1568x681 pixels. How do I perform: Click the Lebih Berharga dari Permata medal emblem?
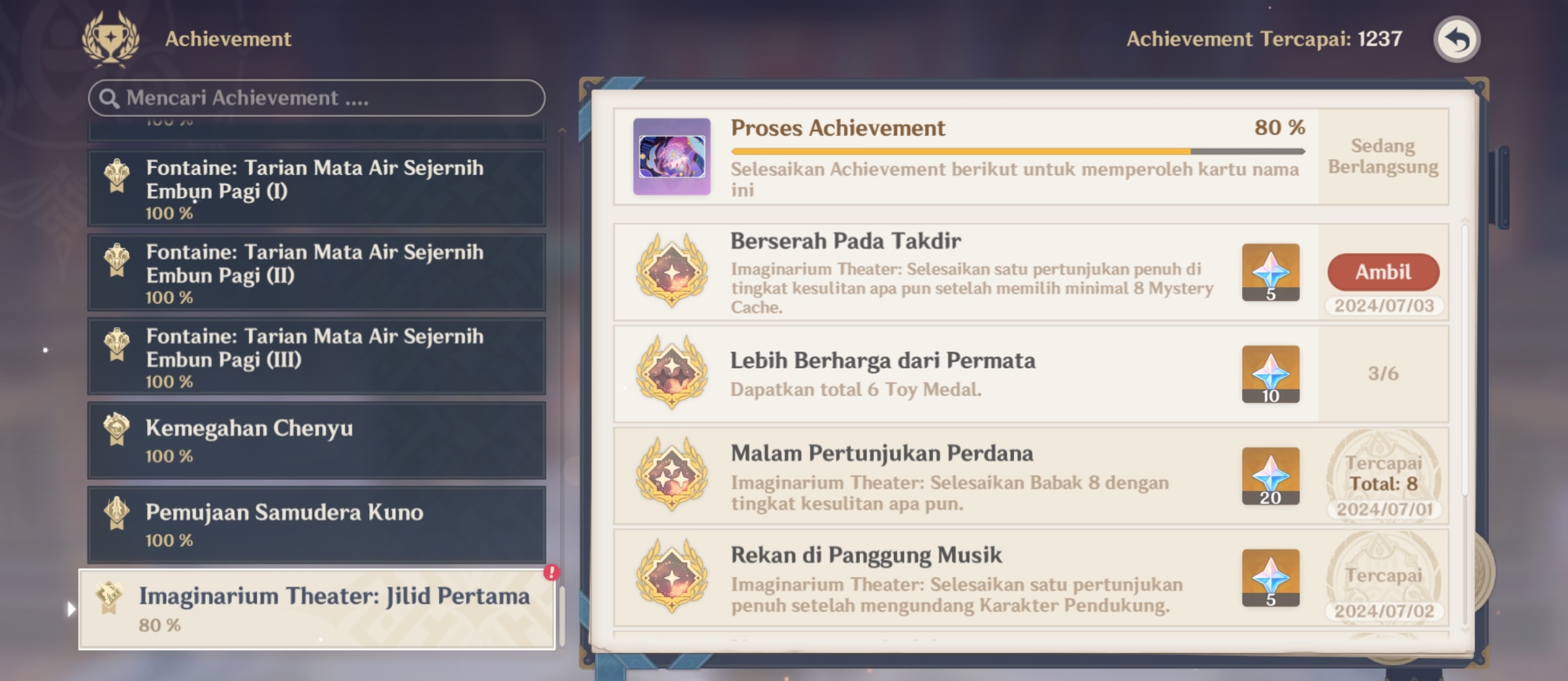671,372
